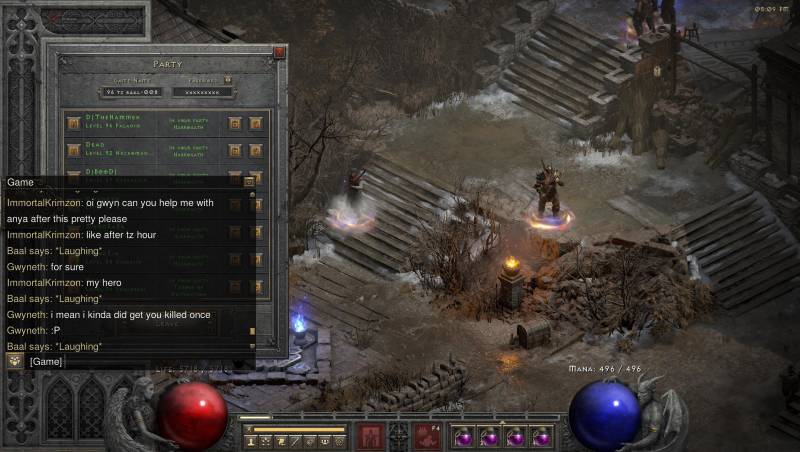800x452 pixels.
Task: Toggle the run/walk icon beside the stamina bar
Action: 248,429
